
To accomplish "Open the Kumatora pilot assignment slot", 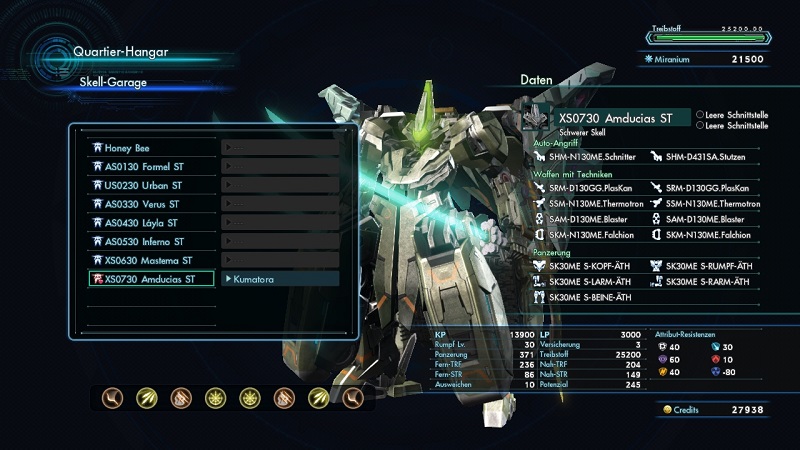I will coord(280,279).
